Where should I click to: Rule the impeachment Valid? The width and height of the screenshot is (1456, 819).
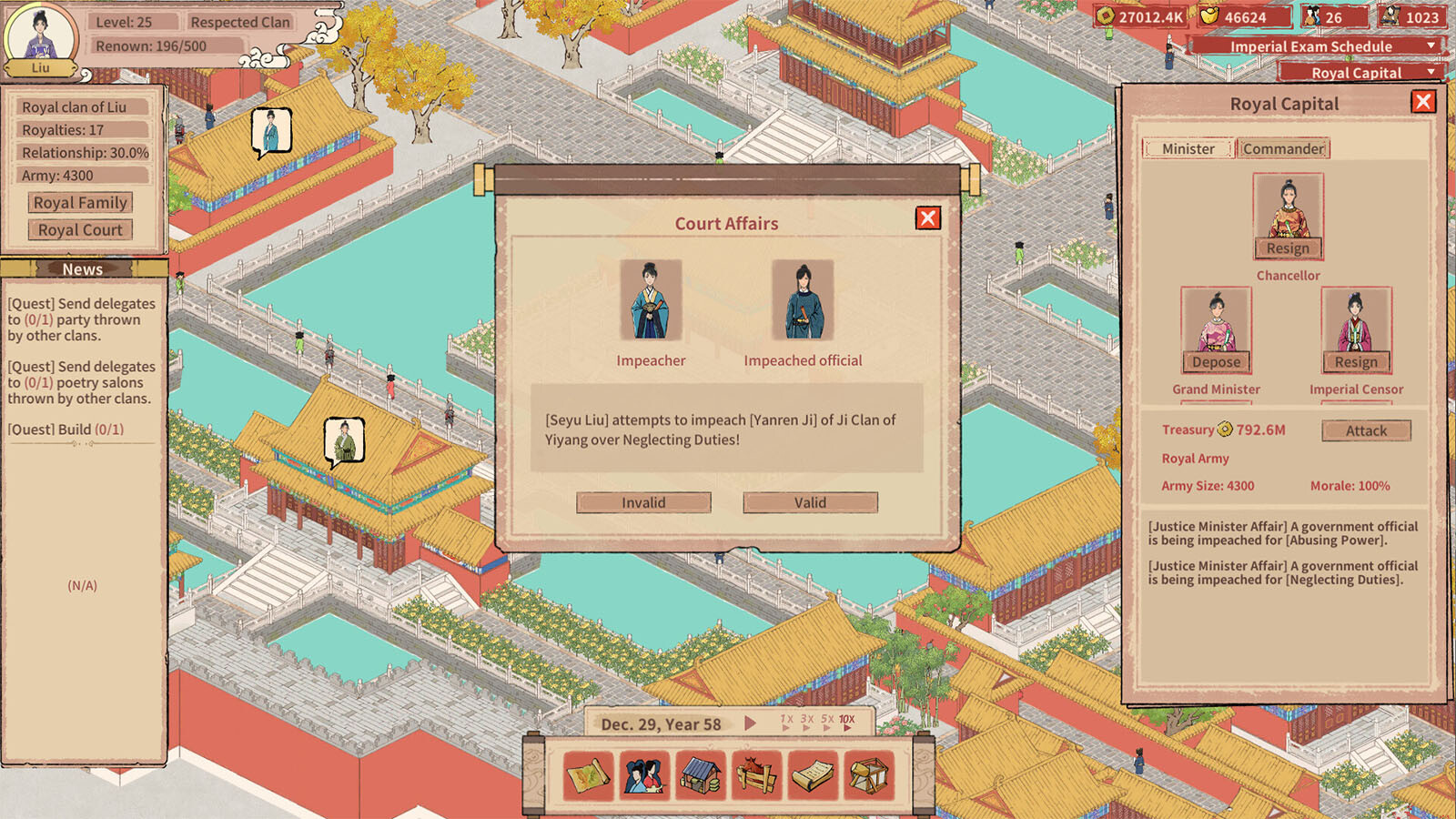click(x=810, y=502)
